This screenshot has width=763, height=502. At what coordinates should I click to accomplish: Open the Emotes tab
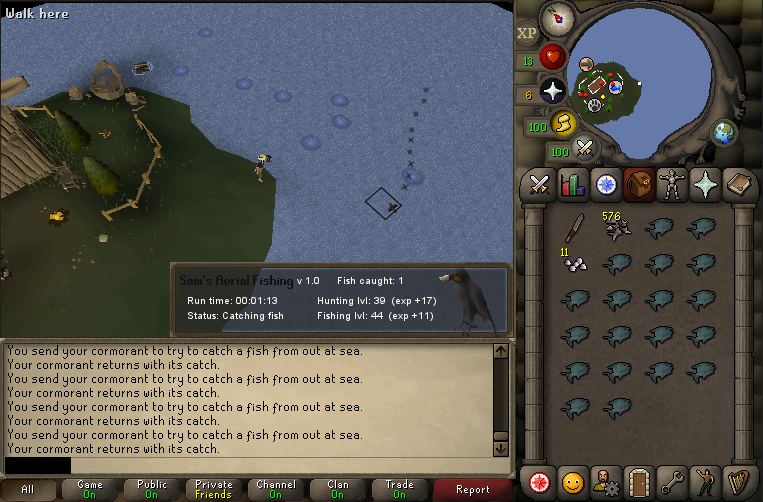[705, 482]
